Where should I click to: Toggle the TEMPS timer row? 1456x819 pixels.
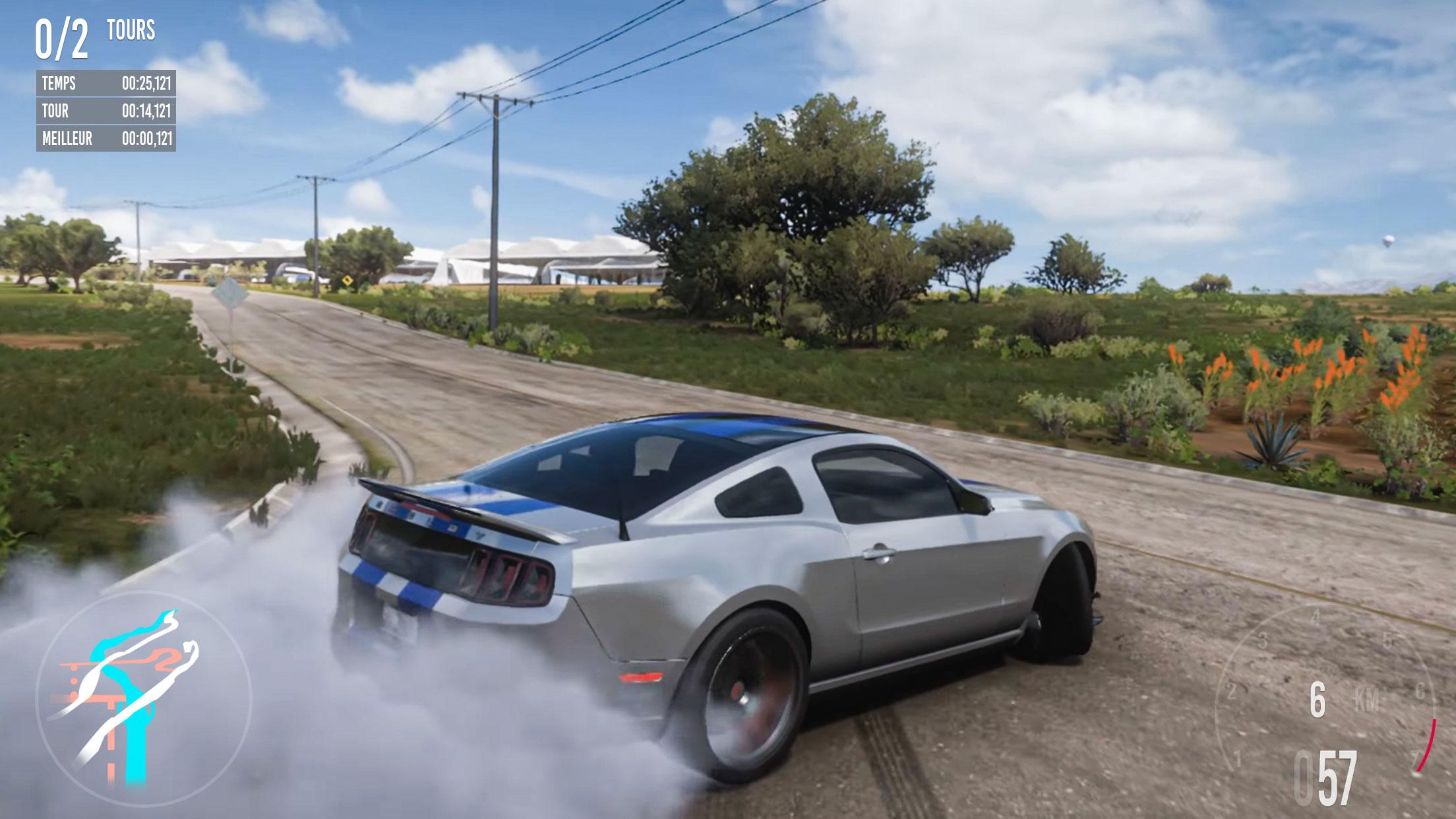(x=106, y=84)
